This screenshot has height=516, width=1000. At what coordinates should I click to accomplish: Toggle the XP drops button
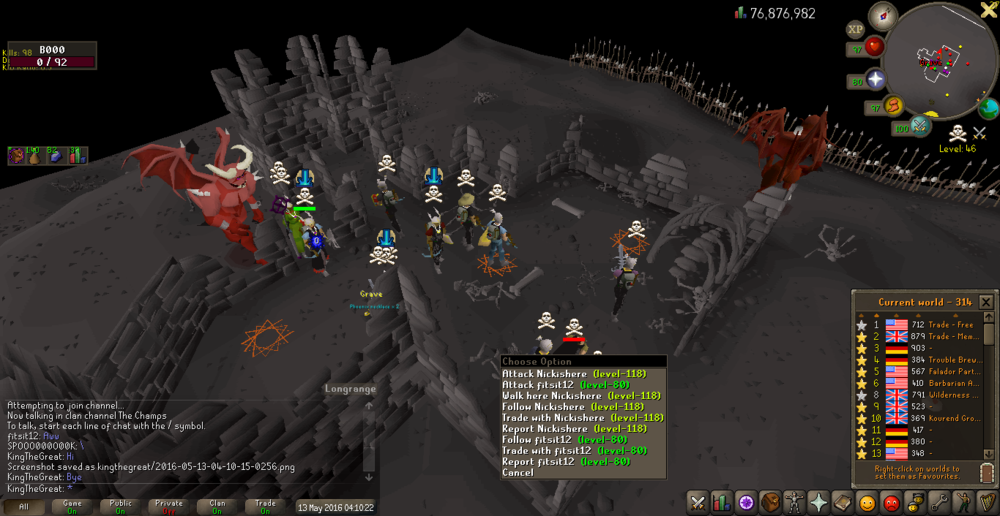coord(856,30)
